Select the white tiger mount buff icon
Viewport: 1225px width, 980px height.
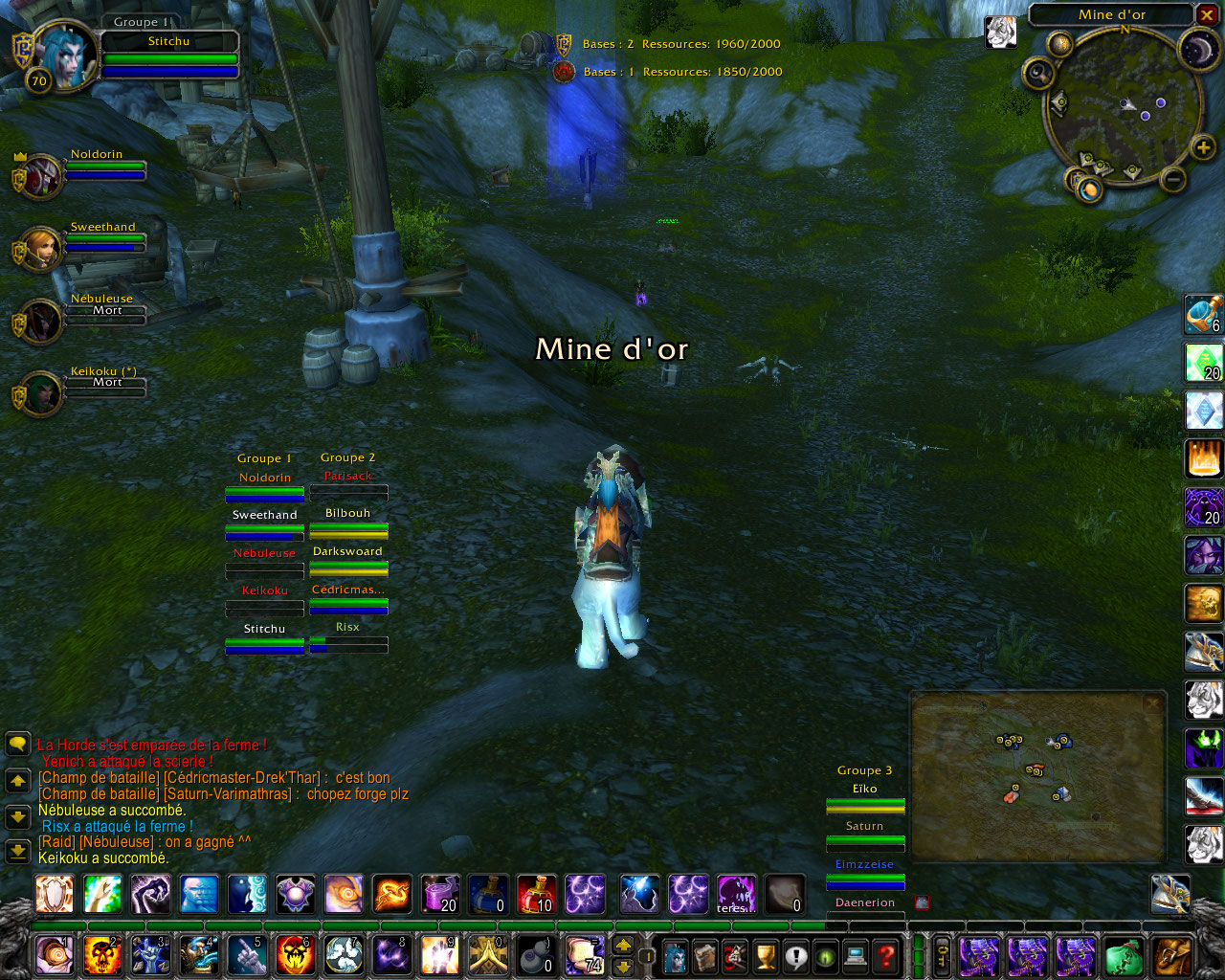[1001, 32]
